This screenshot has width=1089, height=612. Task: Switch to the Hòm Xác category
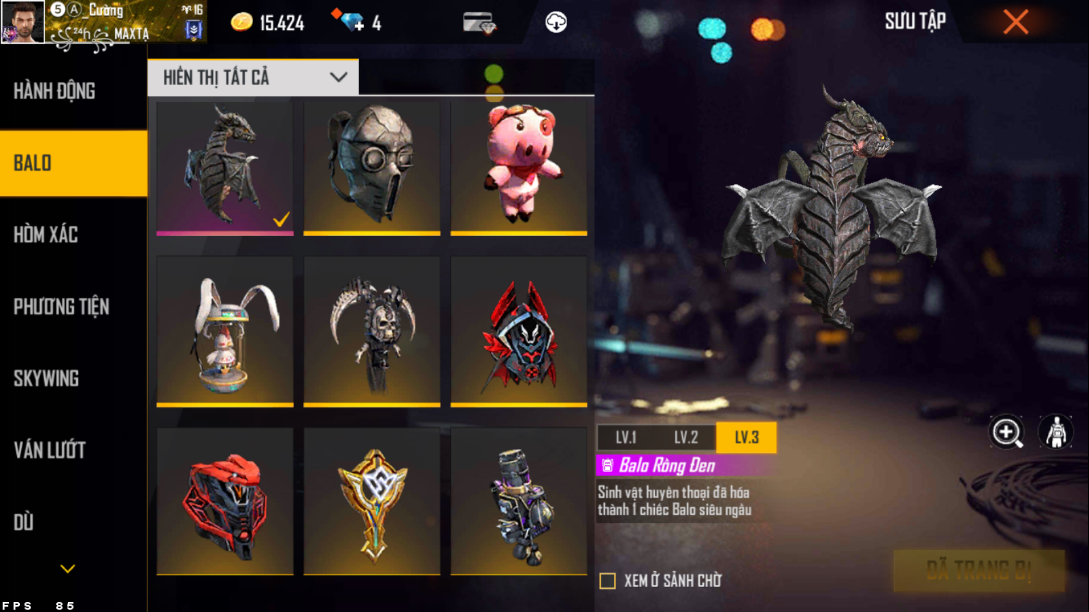pos(46,235)
